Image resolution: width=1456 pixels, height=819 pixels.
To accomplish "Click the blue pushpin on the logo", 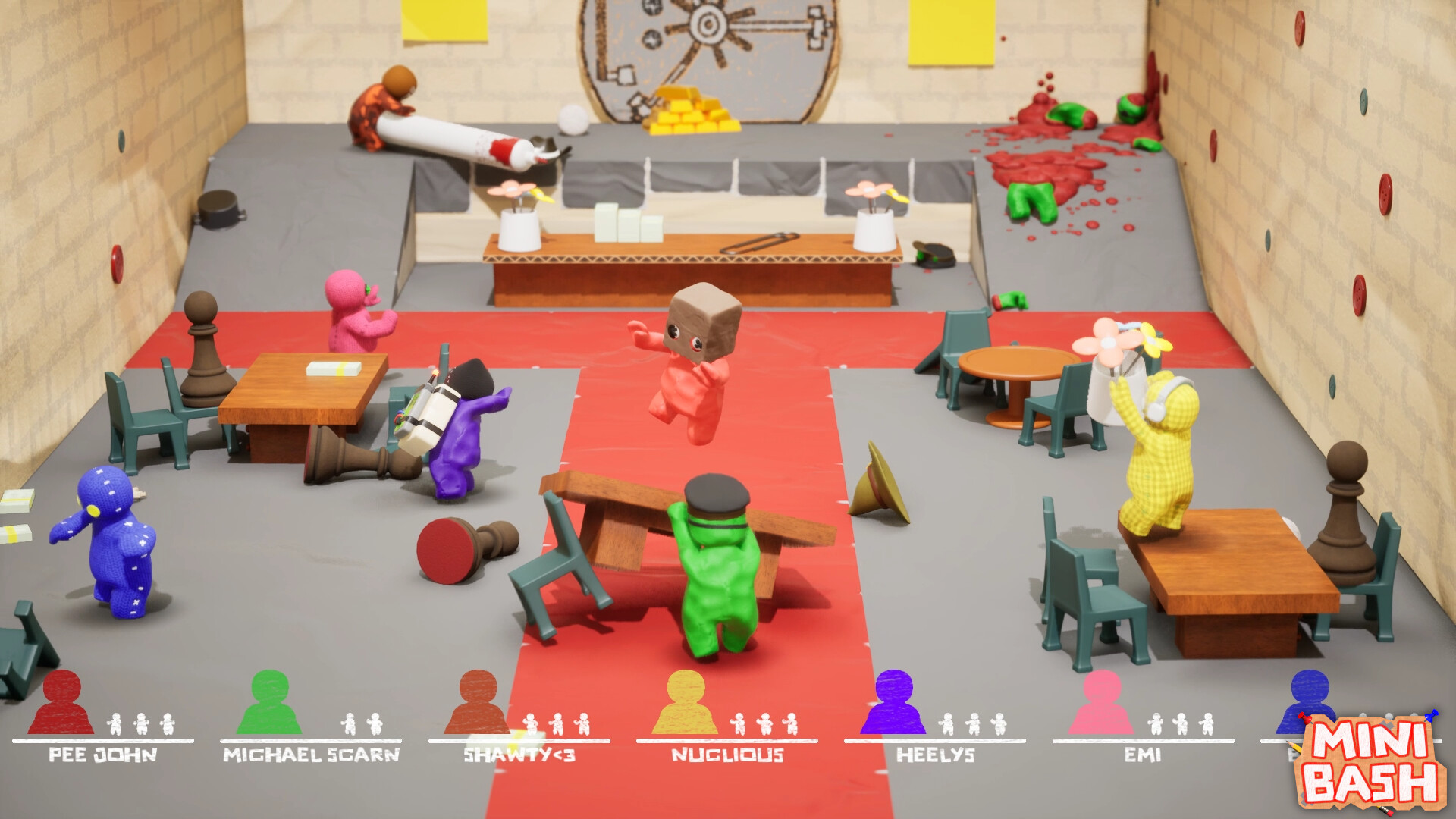I will [x=1430, y=716].
